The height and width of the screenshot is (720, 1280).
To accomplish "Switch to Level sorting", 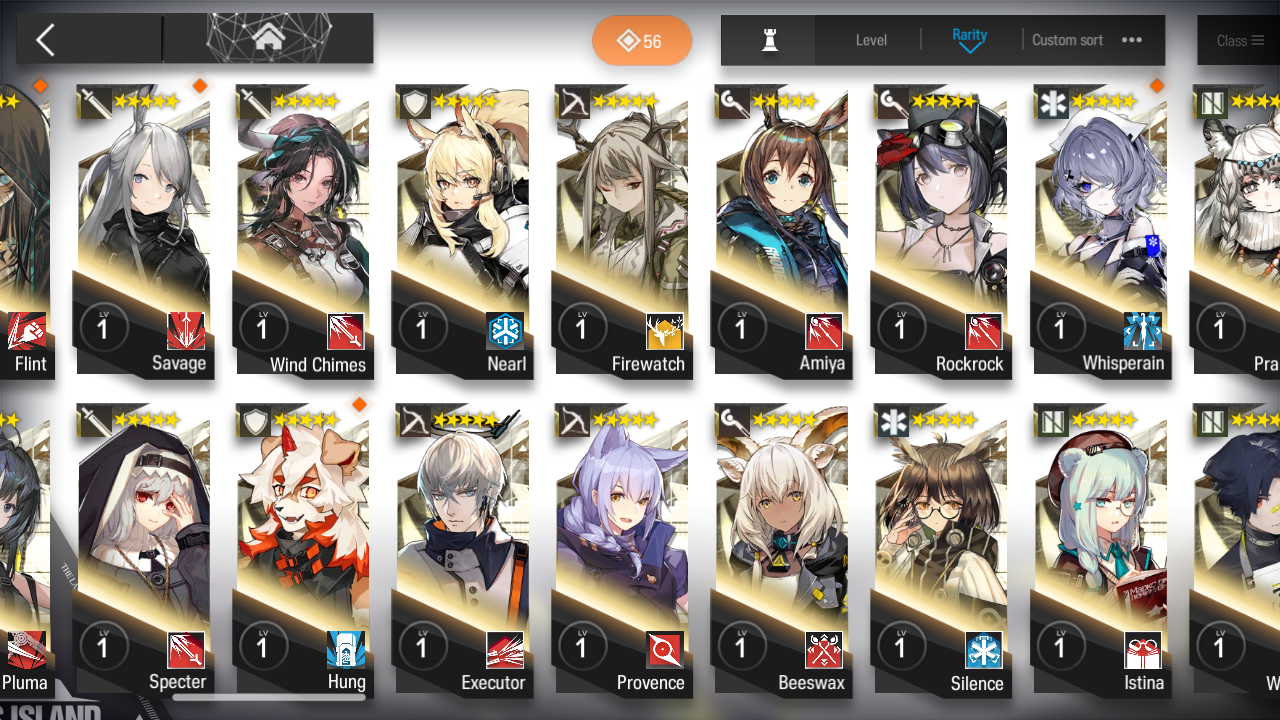I will tap(870, 40).
